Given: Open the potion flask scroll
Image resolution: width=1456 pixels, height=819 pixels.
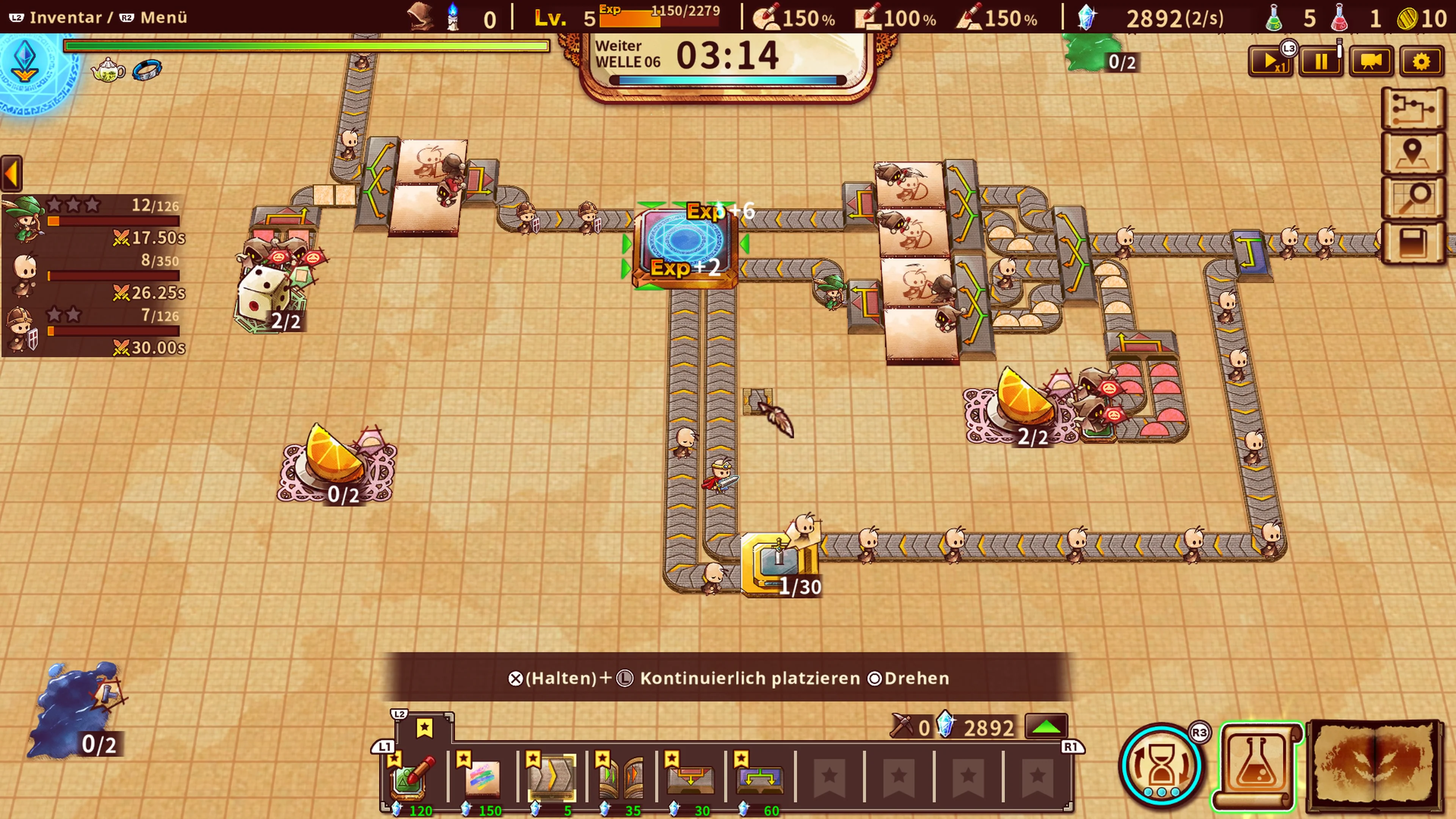Looking at the screenshot, I should click(x=1257, y=765).
